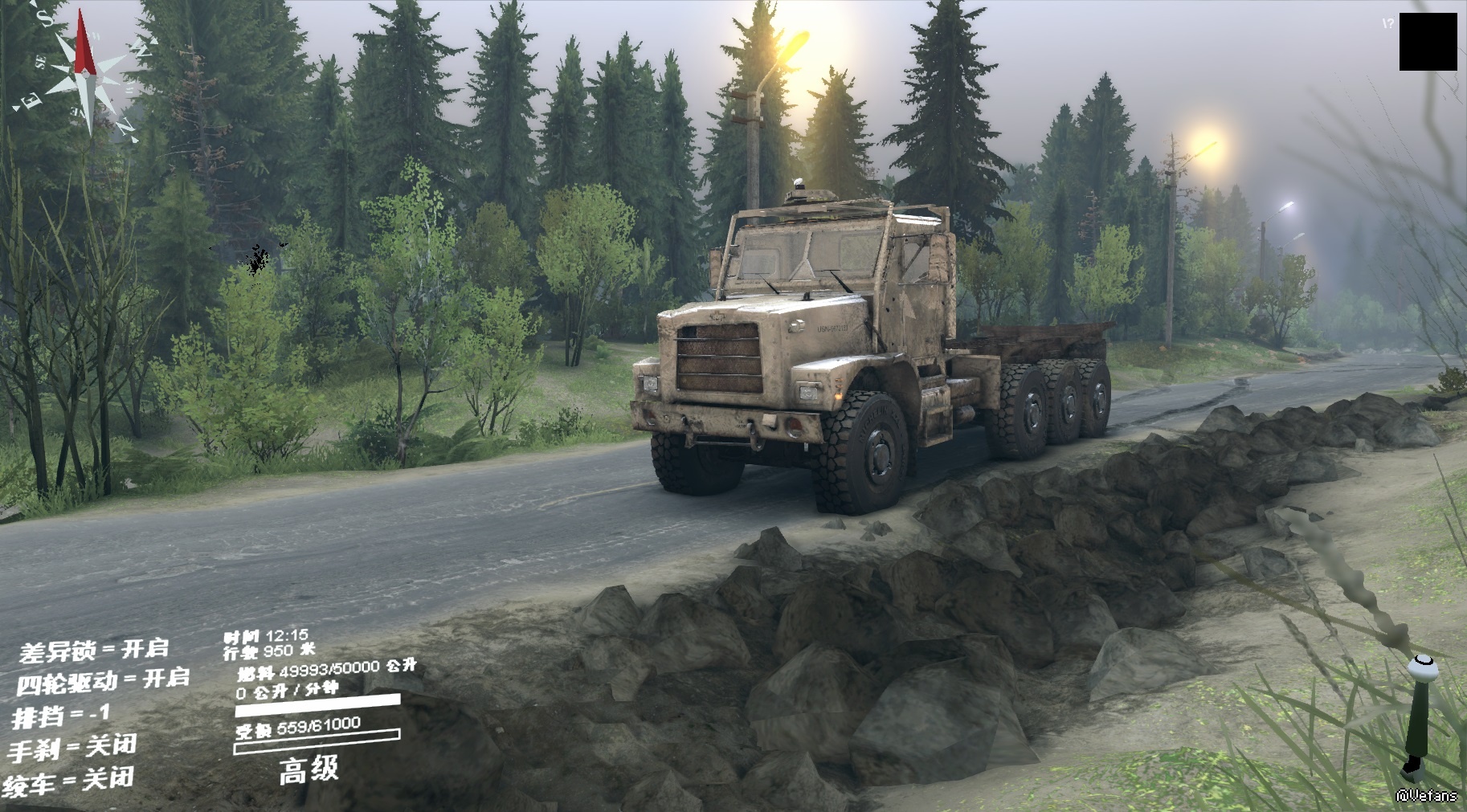Click the black square panel

coord(1428,42)
